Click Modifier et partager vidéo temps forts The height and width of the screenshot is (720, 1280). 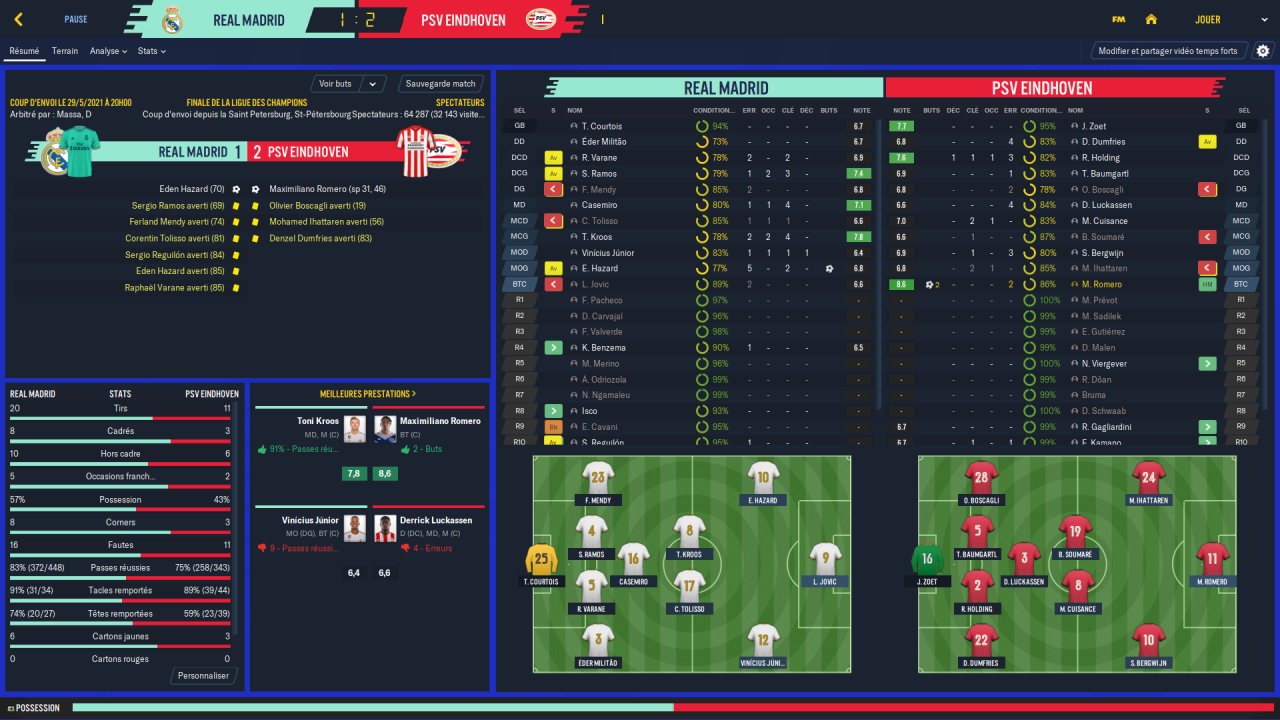pos(1167,51)
